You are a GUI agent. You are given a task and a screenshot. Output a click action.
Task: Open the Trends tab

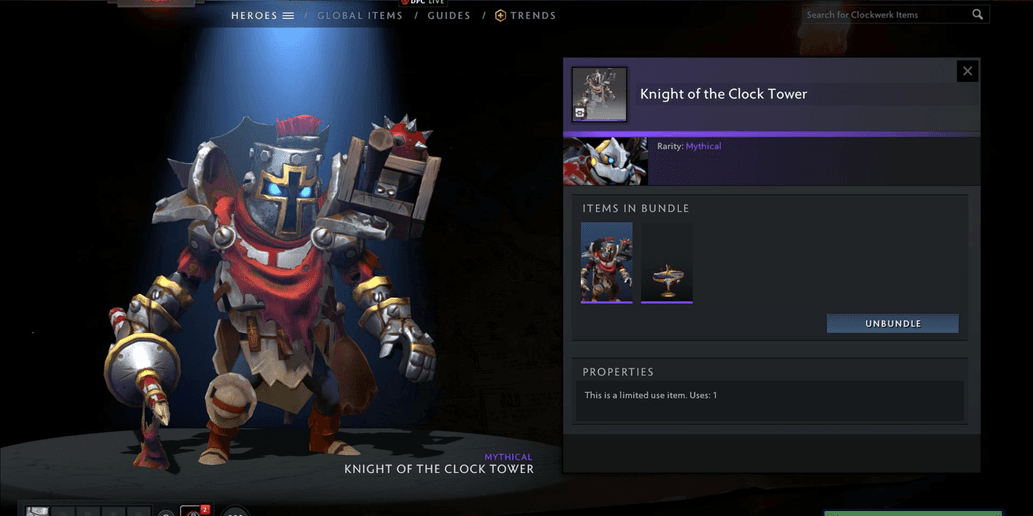pyautogui.click(x=526, y=16)
